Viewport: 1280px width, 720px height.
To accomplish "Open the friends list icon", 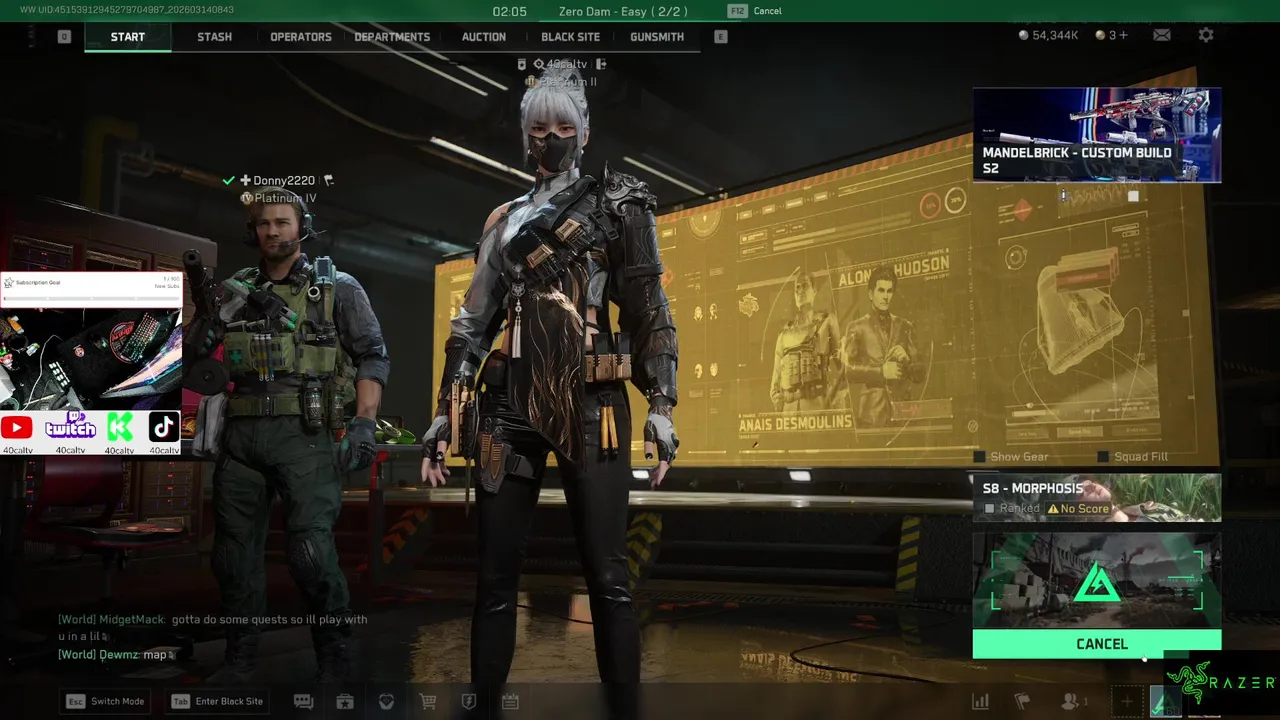I will [1071, 702].
